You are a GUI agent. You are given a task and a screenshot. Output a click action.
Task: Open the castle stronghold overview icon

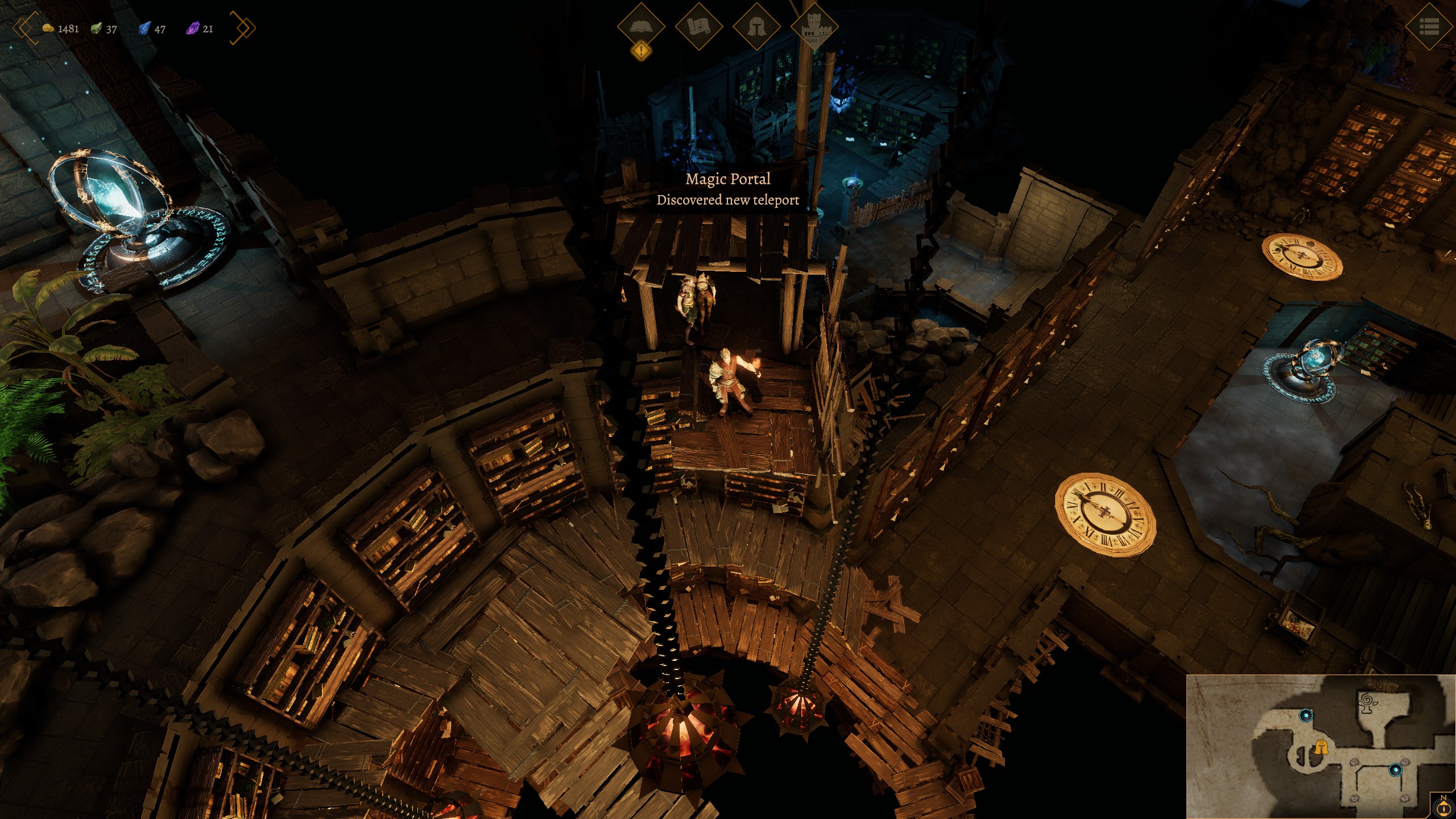click(816, 27)
